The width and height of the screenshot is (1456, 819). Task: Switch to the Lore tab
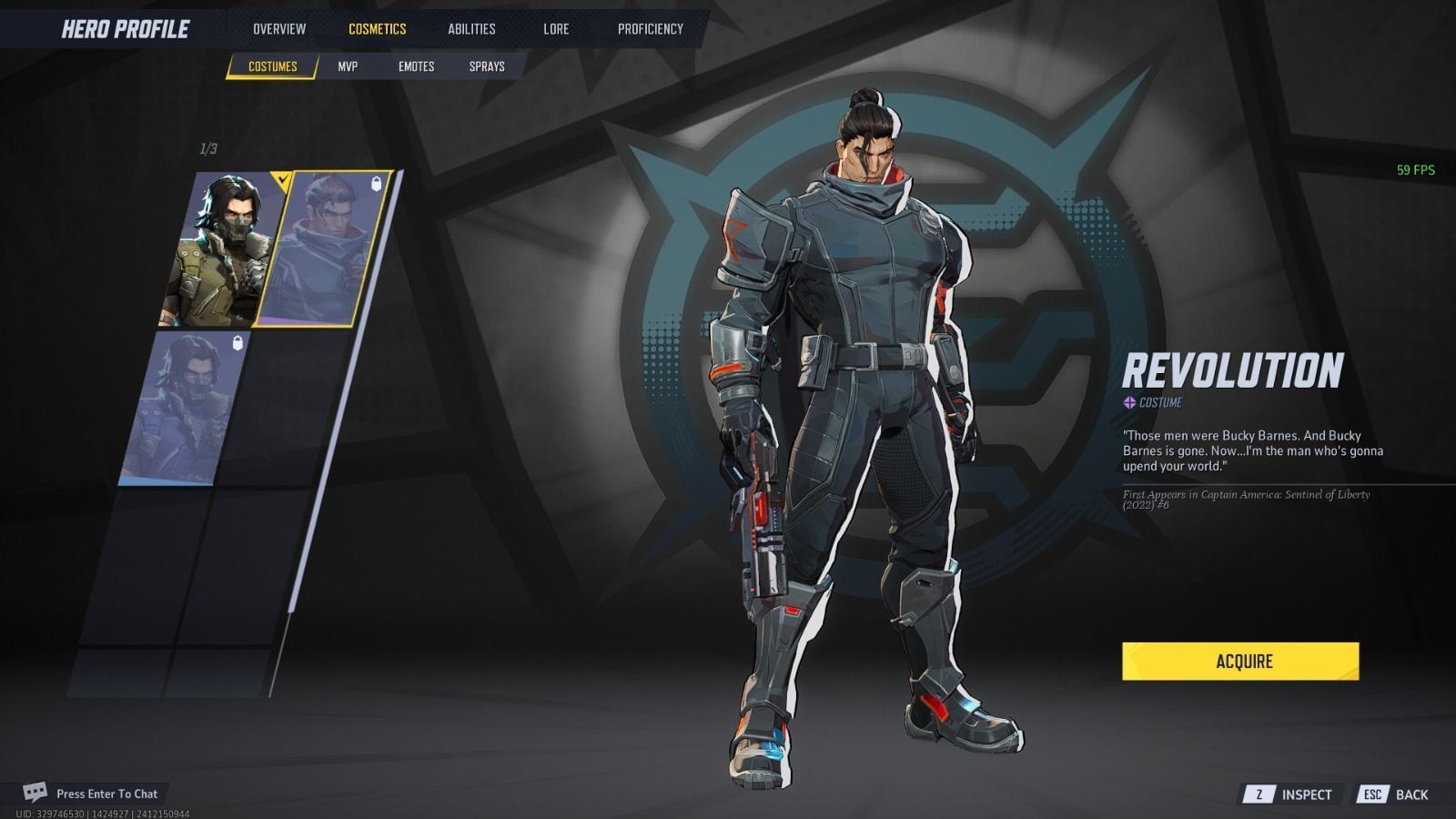[x=555, y=28]
